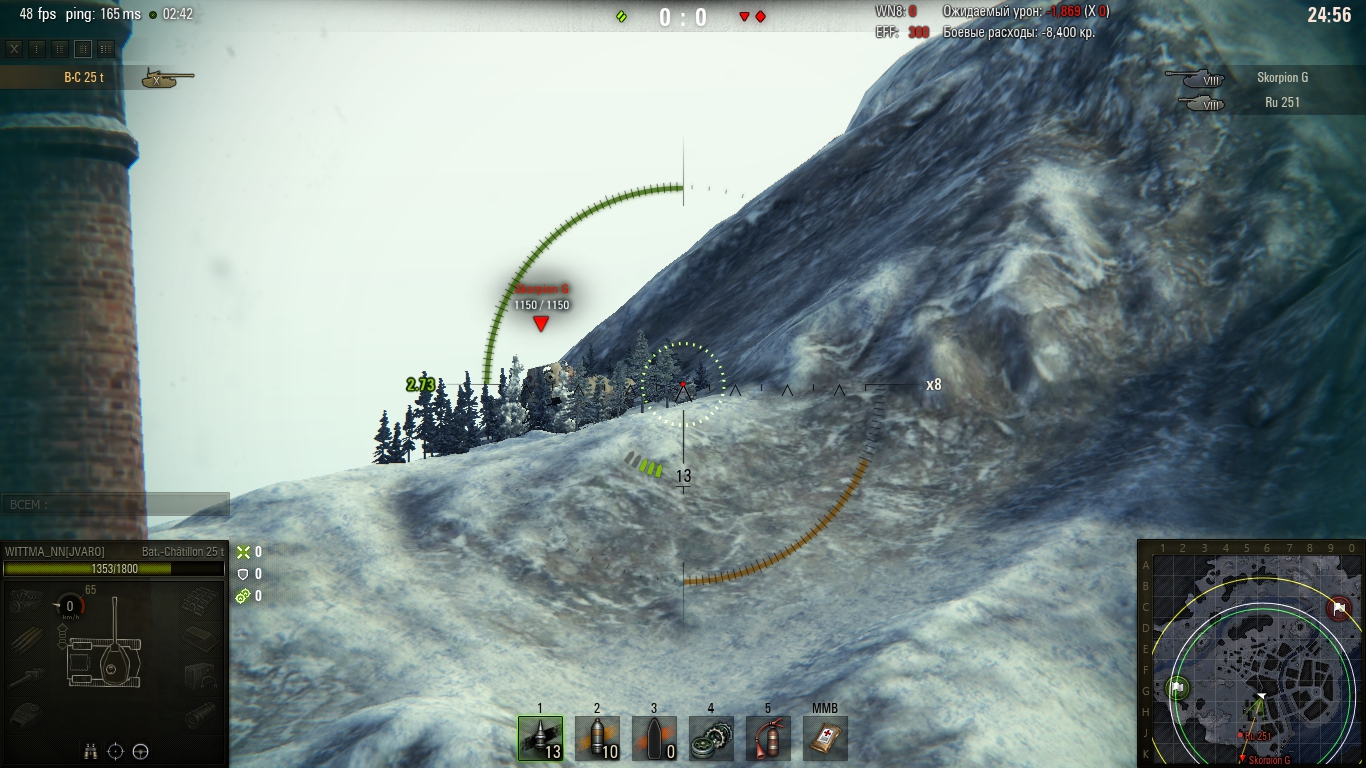This screenshot has width=1366, height=768.
Task: Click the tracks module icon in the damage panel
Action: [200, 602]
